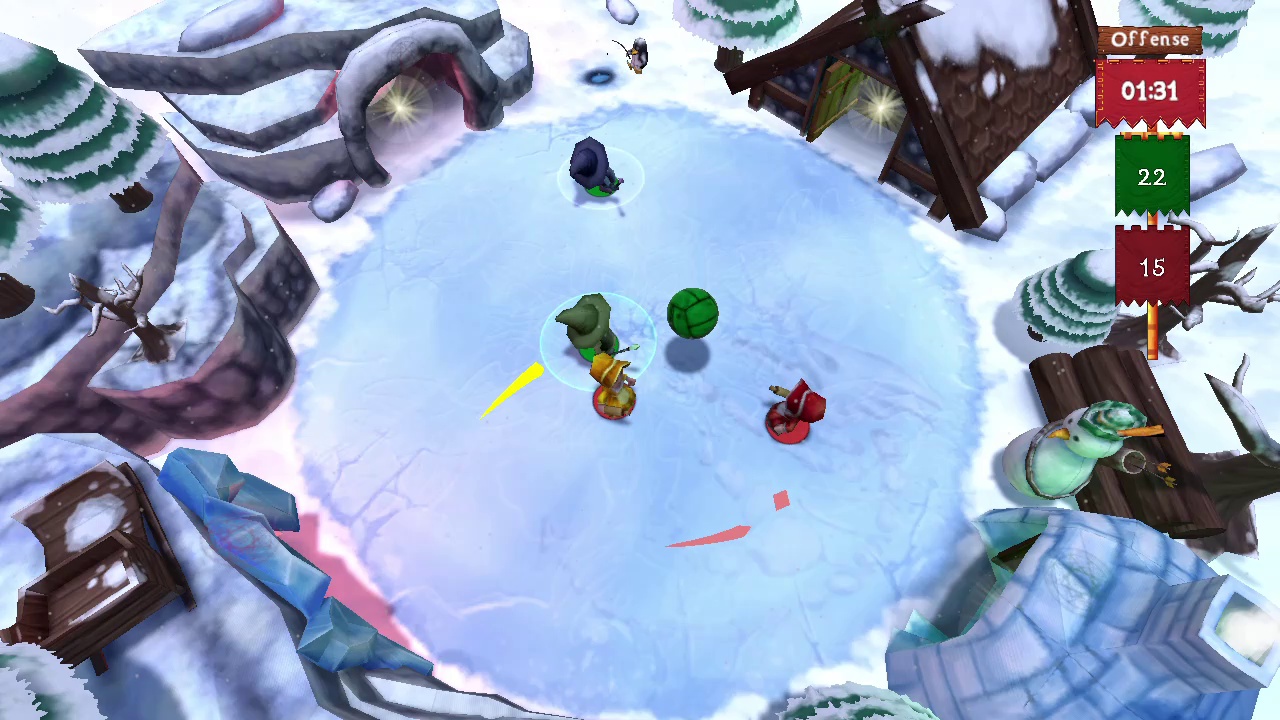Screen dimensions: 1280x720
Task: Select the dark penguin at rink top
Action: [592, 165]
